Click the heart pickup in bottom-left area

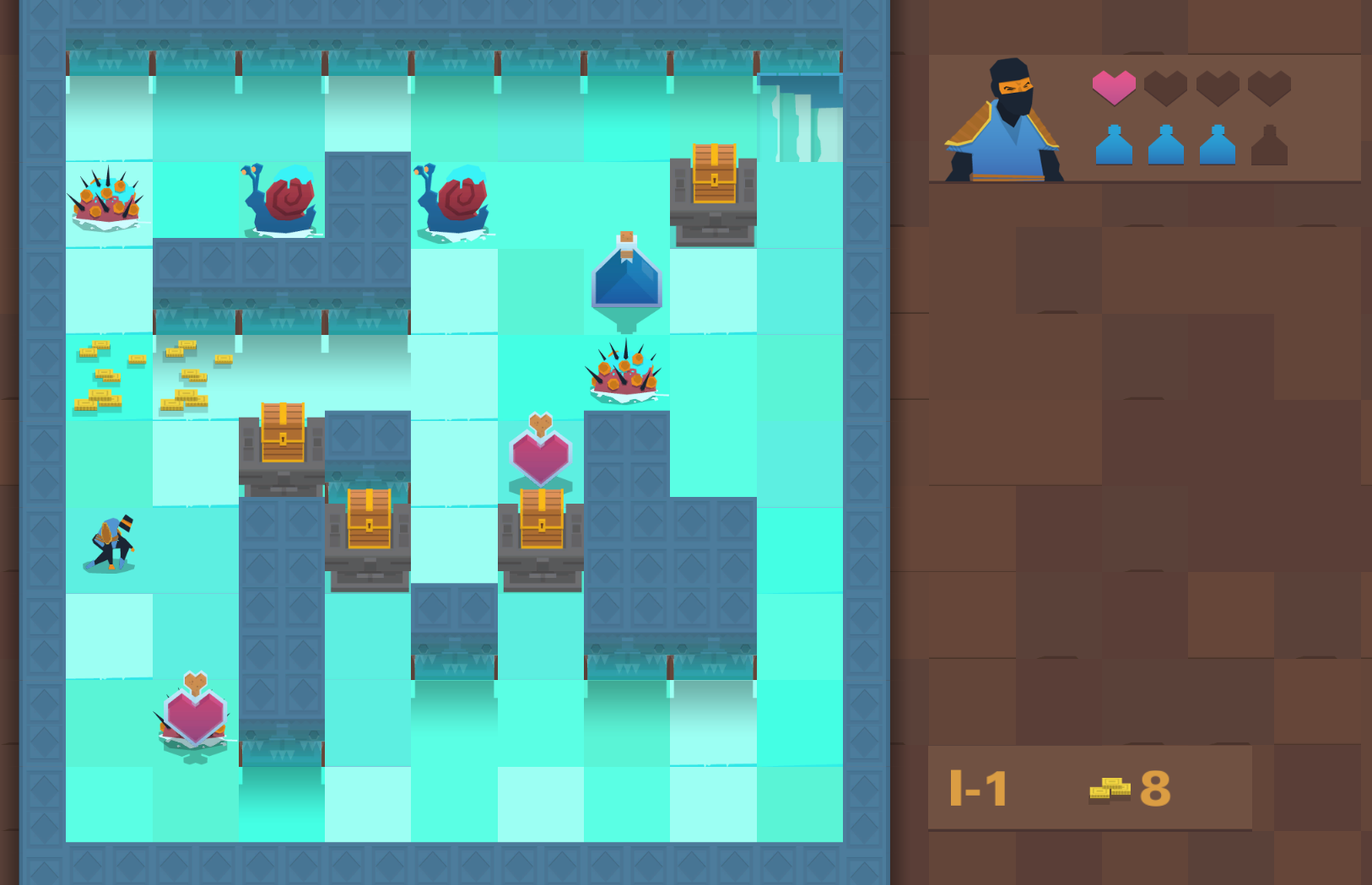[194, 717]
